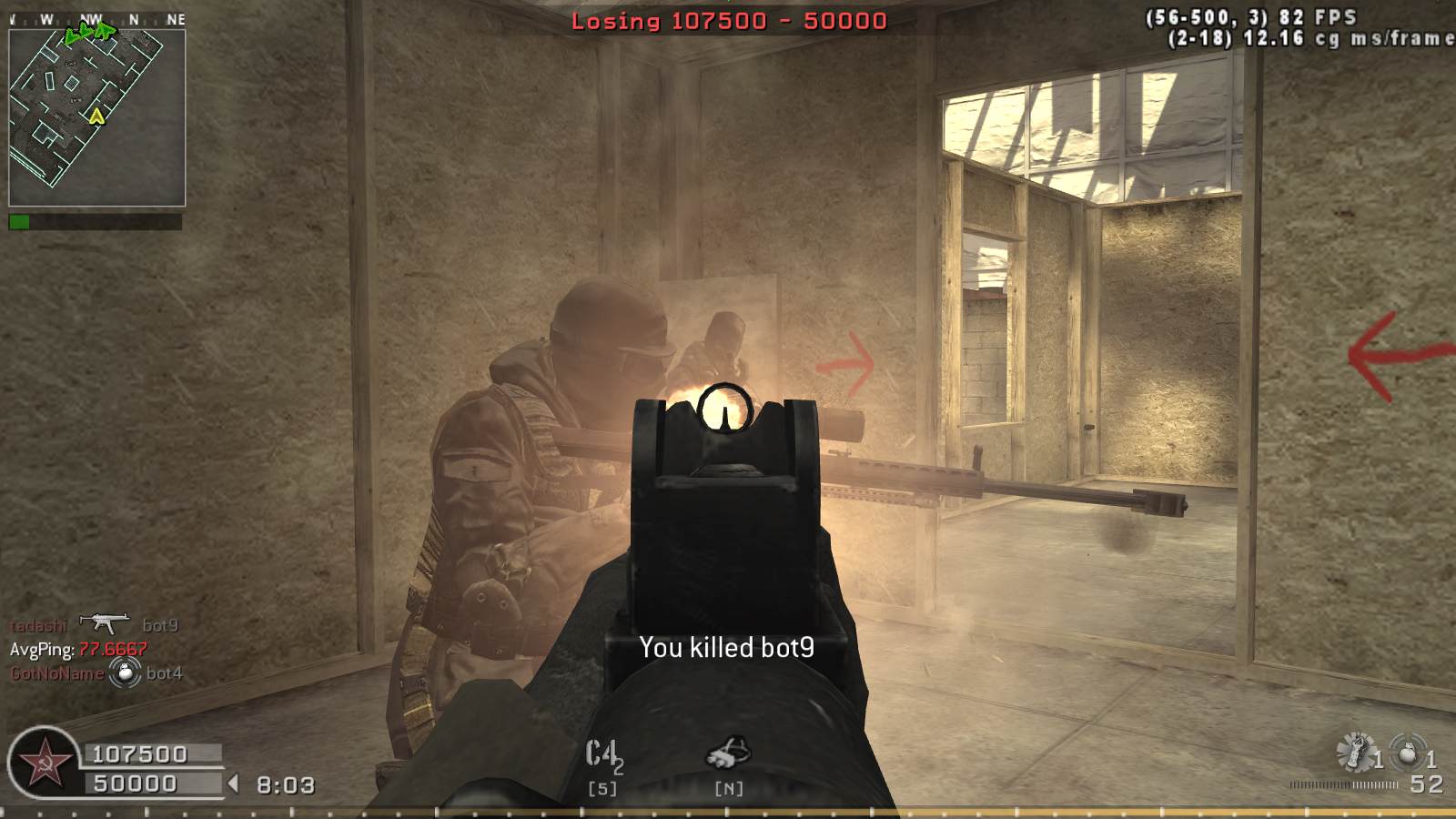
Task: Select the special grenade icon
Action: tap(1356, 753)
